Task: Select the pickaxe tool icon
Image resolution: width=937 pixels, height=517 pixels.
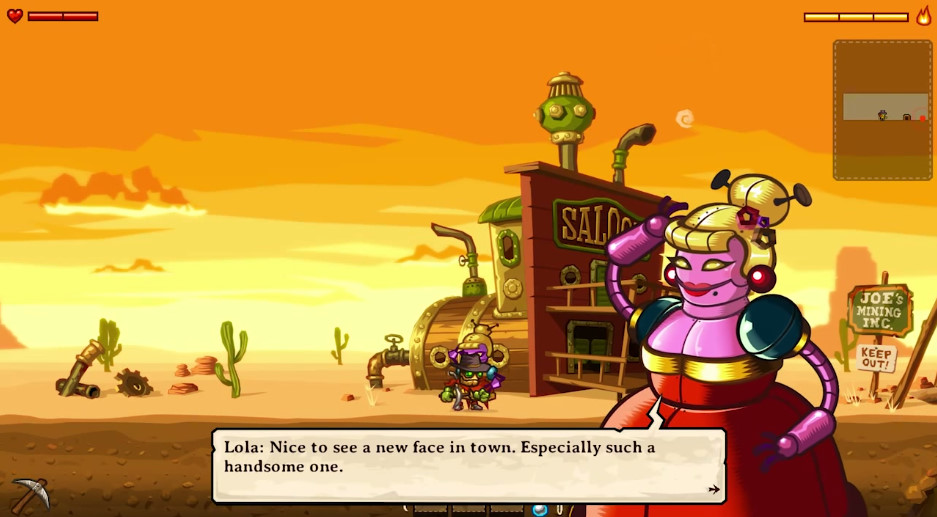Action: (29, 494)
